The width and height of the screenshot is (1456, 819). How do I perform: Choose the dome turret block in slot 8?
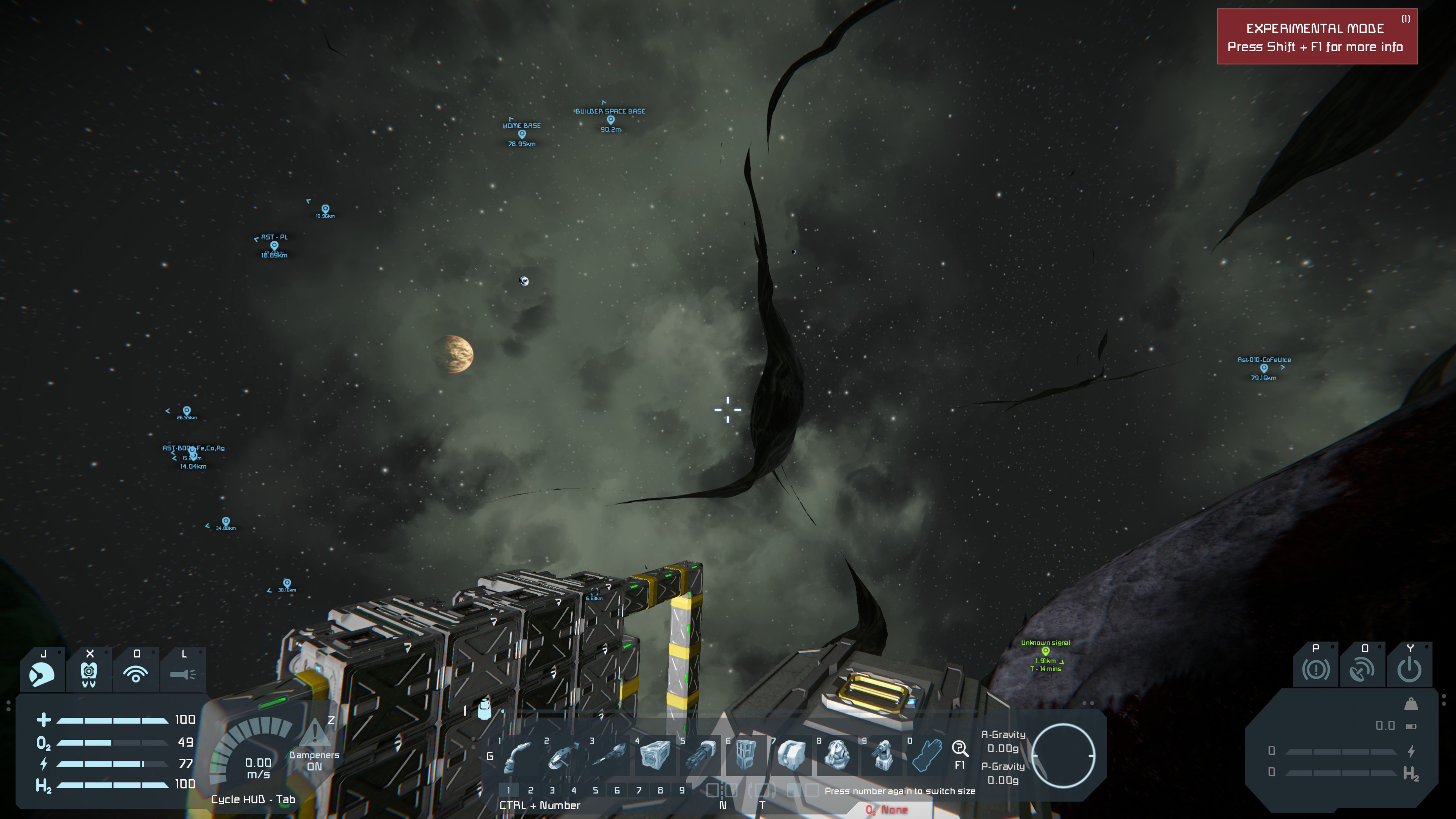point(837,756)
